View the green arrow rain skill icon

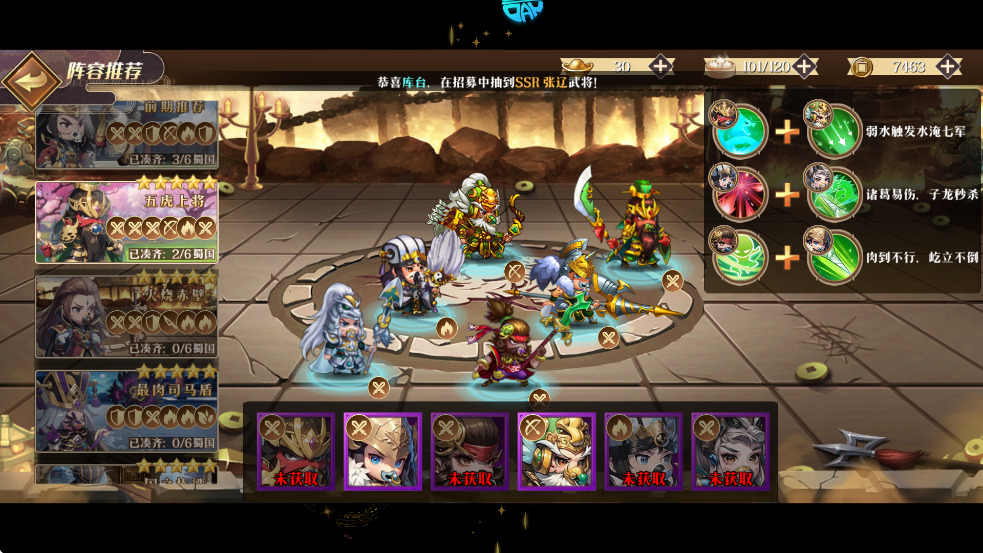835,130
